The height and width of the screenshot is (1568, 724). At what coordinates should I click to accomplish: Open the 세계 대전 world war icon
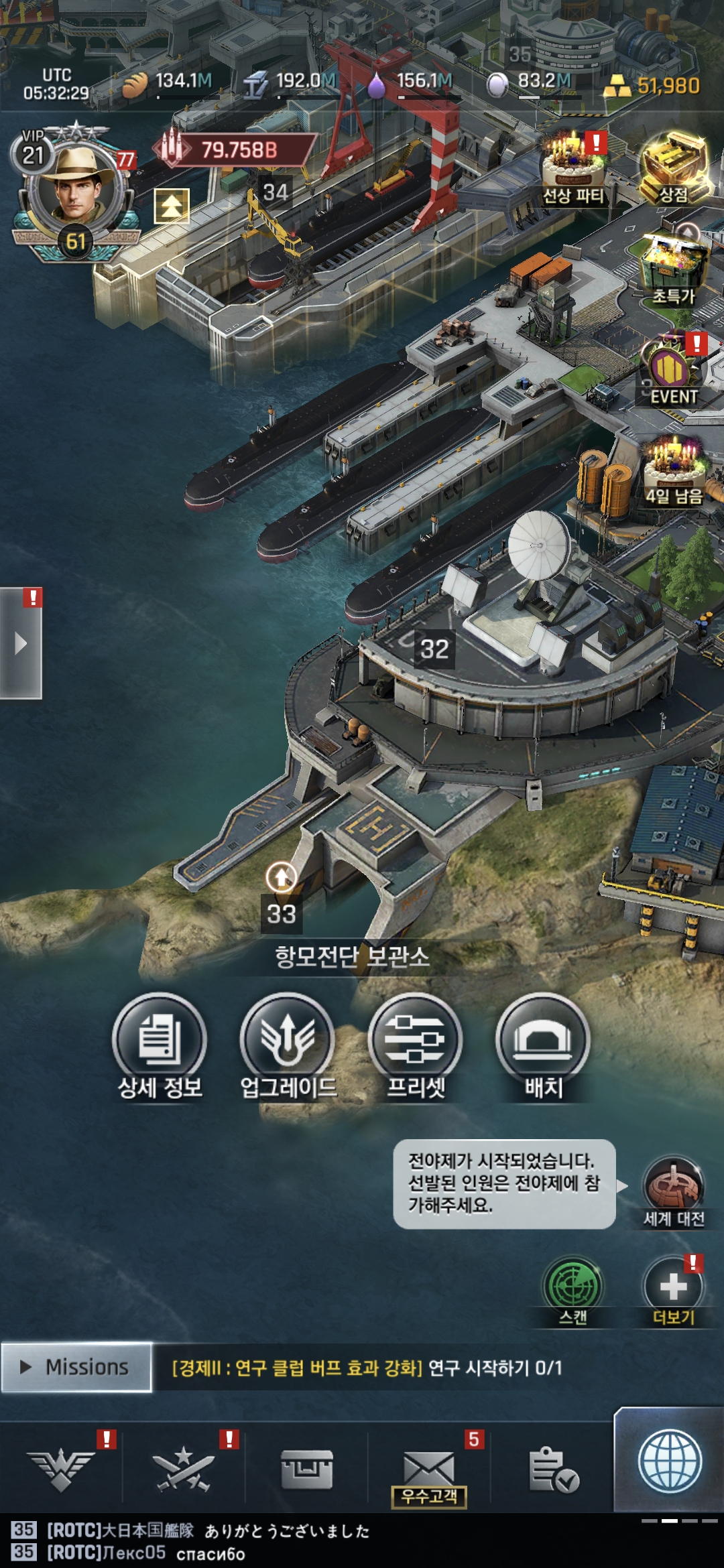(673, 1189)
